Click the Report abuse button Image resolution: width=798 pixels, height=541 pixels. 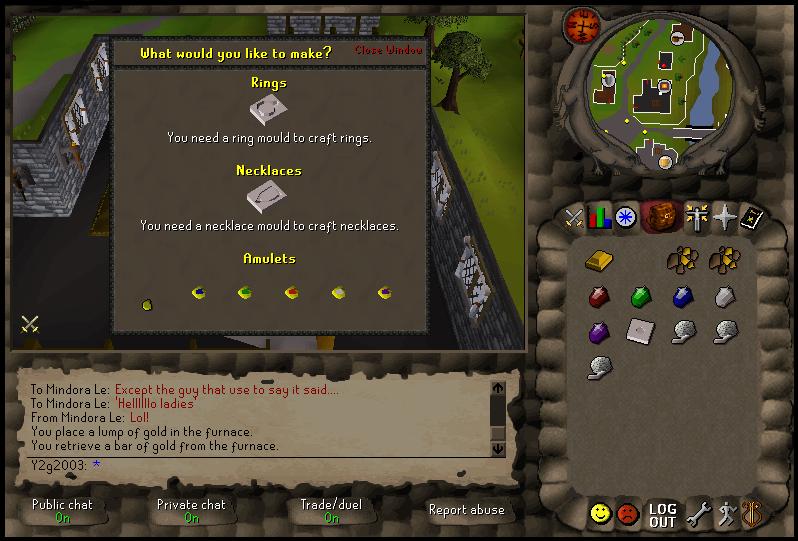point(466,510)
